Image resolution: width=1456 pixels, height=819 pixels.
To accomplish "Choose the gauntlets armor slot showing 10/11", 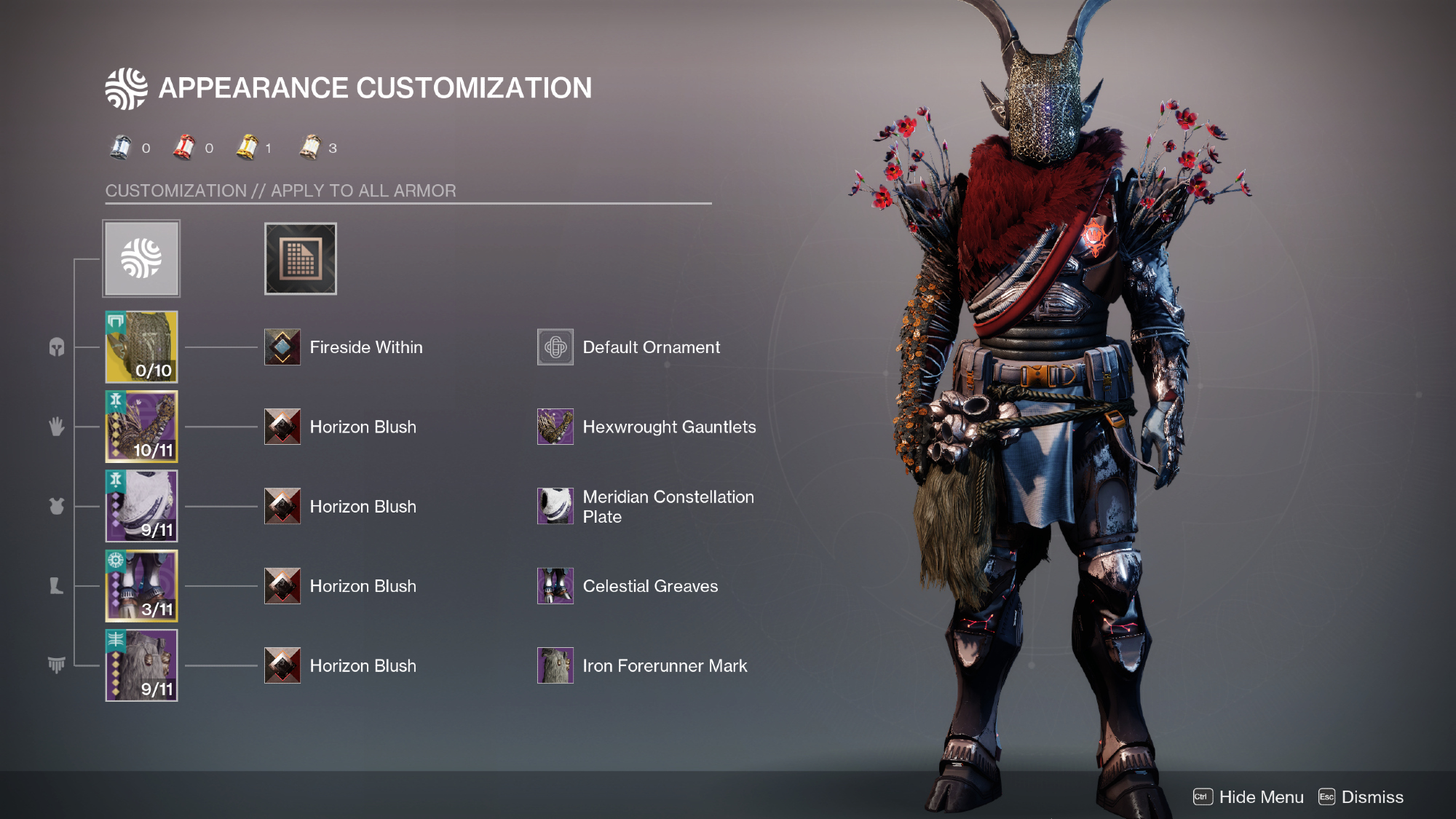I will (x=141, y=427).
